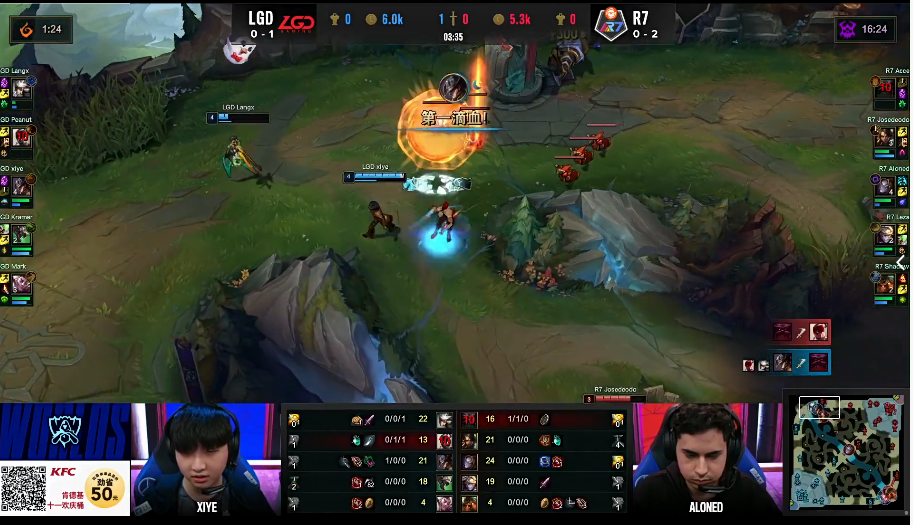
Task: Click the first blood kill banner
Action: (x=455, y=118)
